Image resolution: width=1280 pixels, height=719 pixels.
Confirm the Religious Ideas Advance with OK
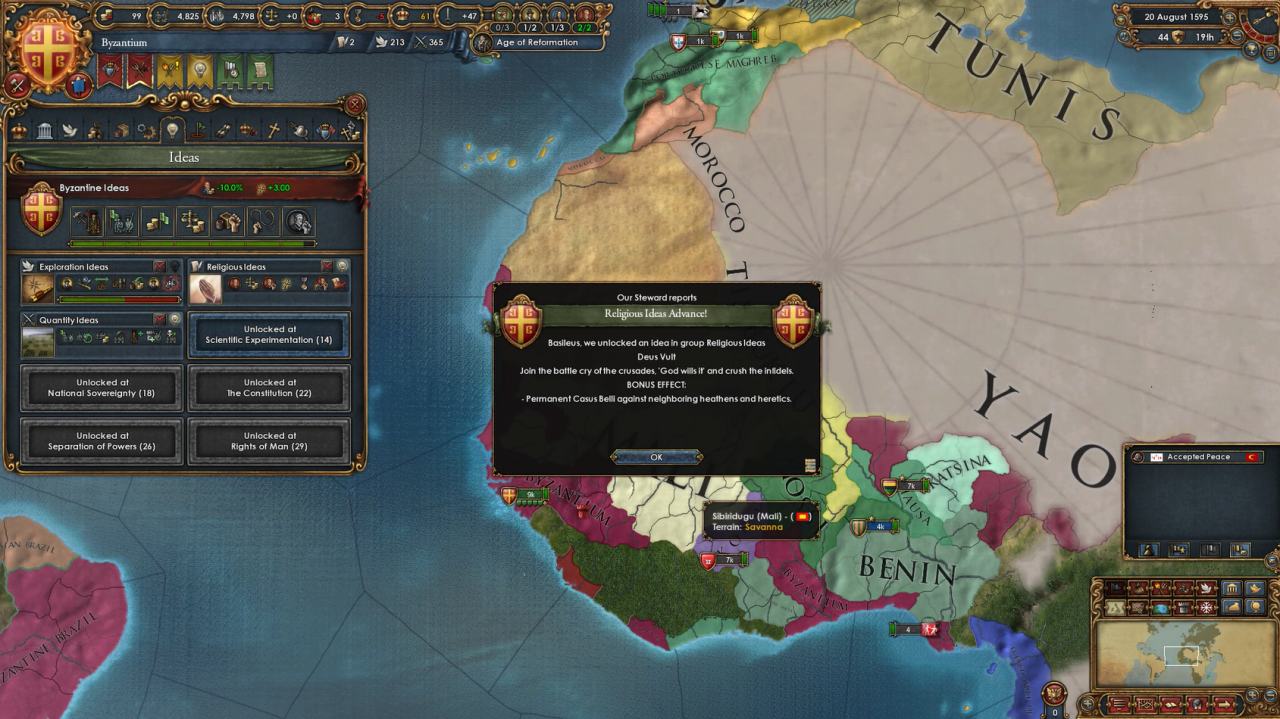(656, 457)
